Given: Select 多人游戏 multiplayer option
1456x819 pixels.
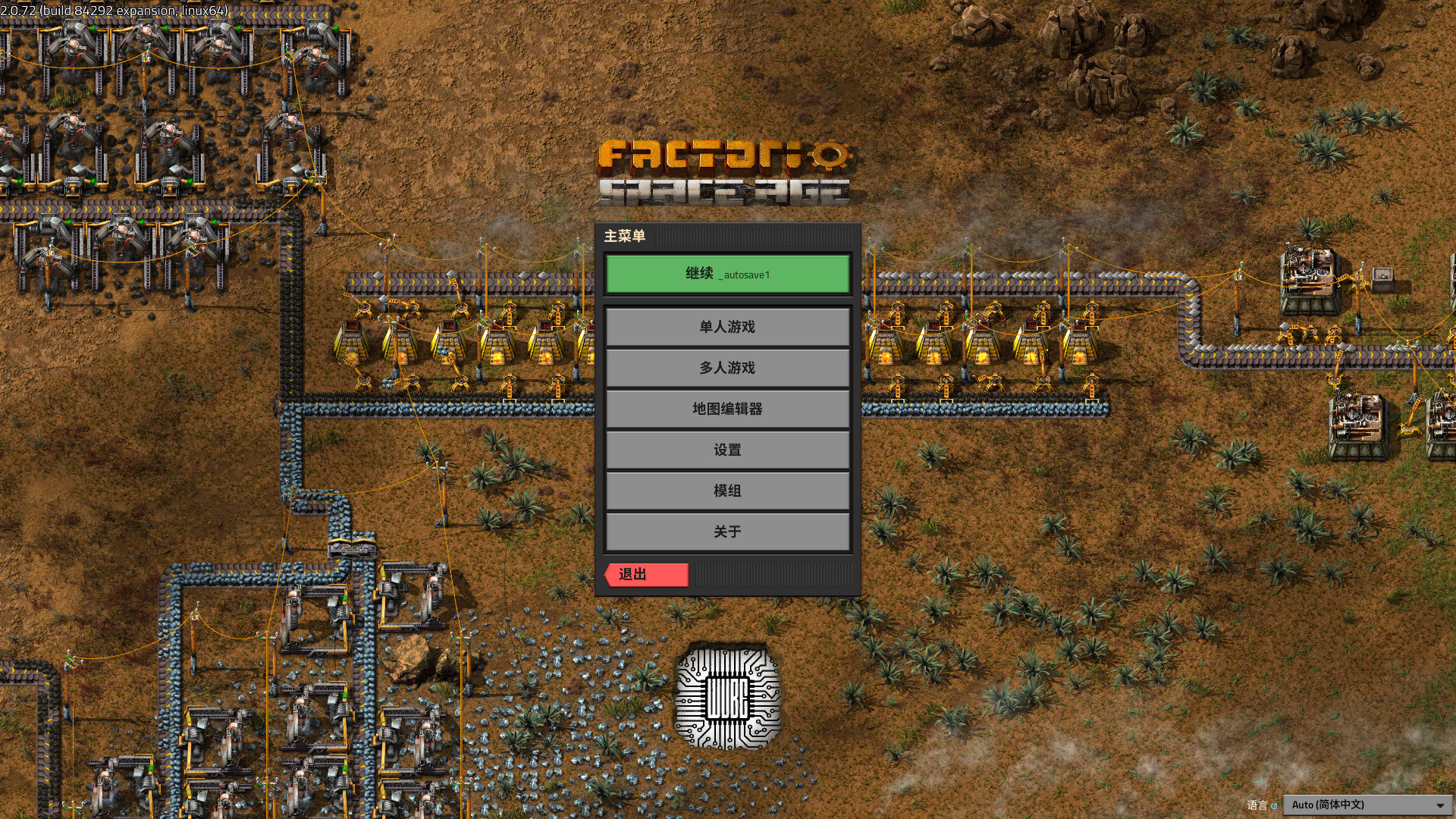Looking at the screenshot, I should [727, 368].
